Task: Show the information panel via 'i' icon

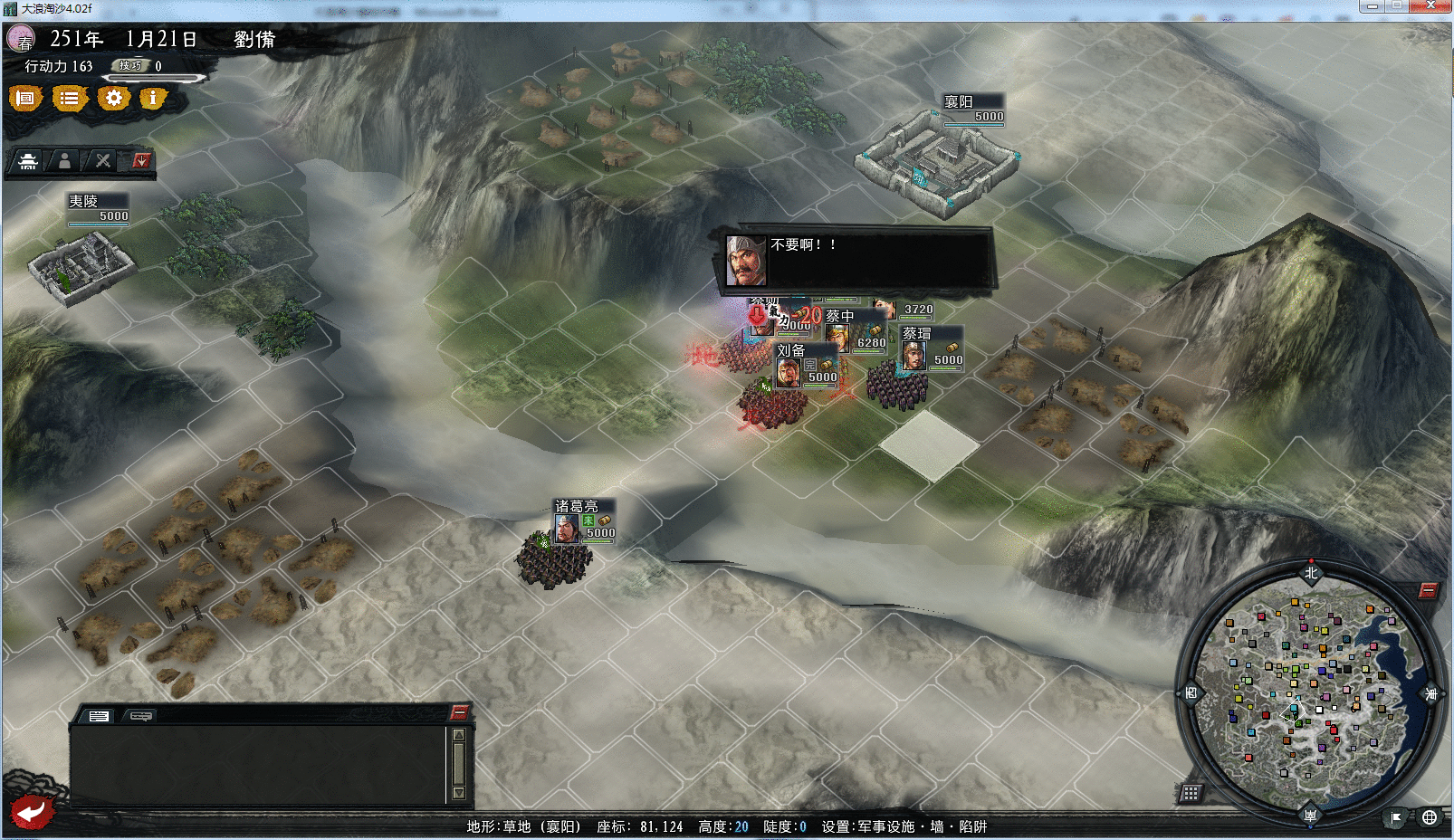Action: pyautogui.click(x=153, y=98)
